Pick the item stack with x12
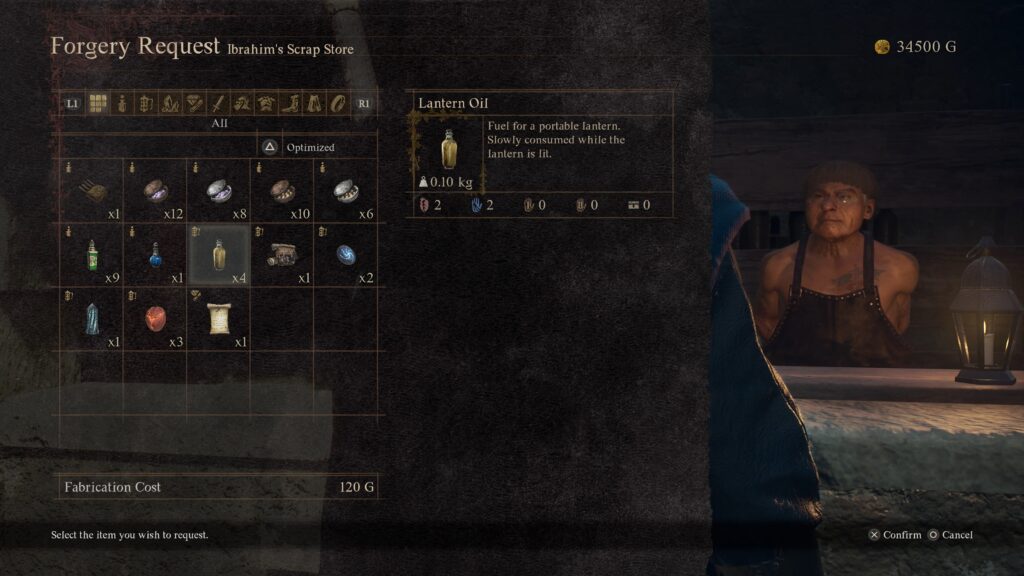Screen dimensions: 1024x576 click(x=155, y=190)
